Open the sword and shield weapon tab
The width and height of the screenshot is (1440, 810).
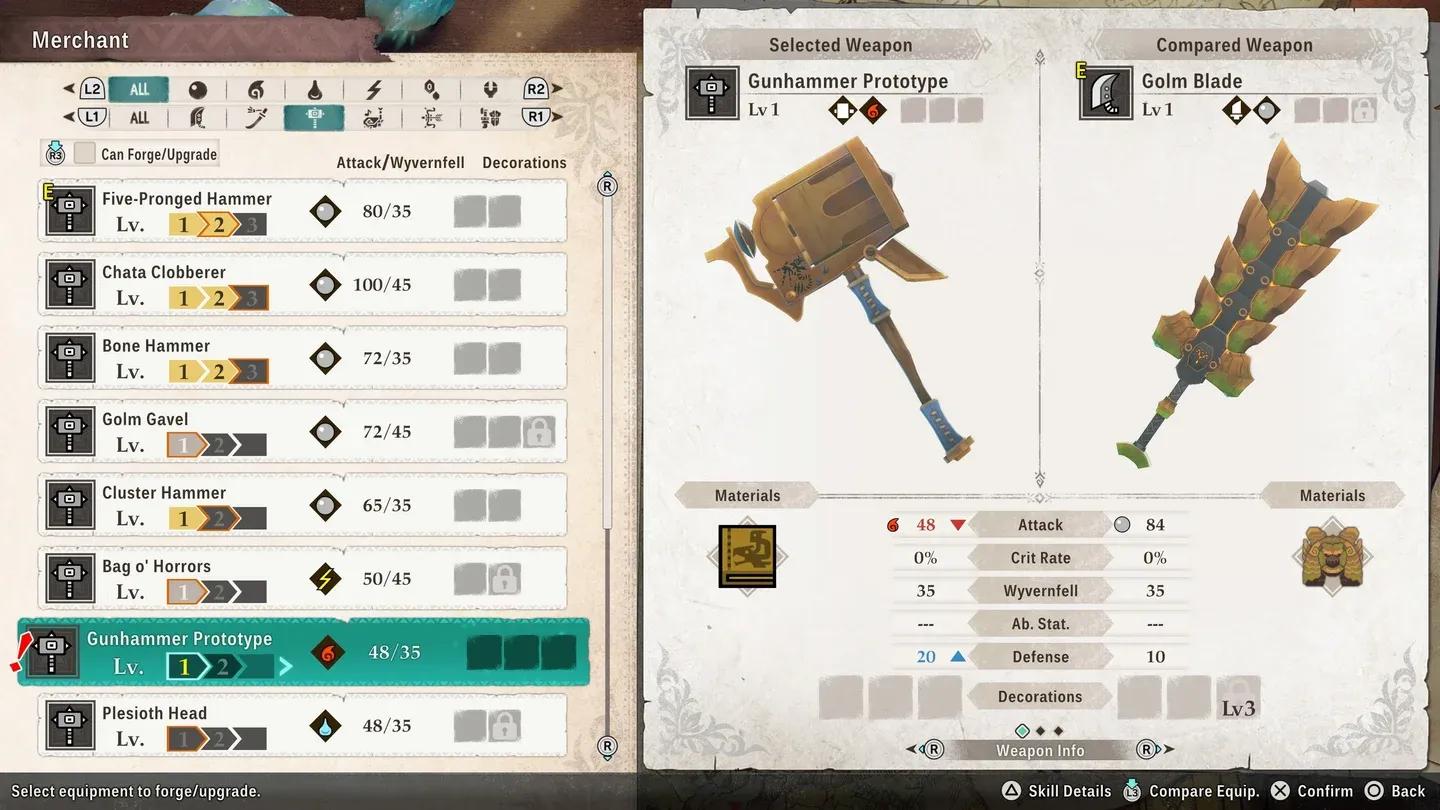point(256,118)
